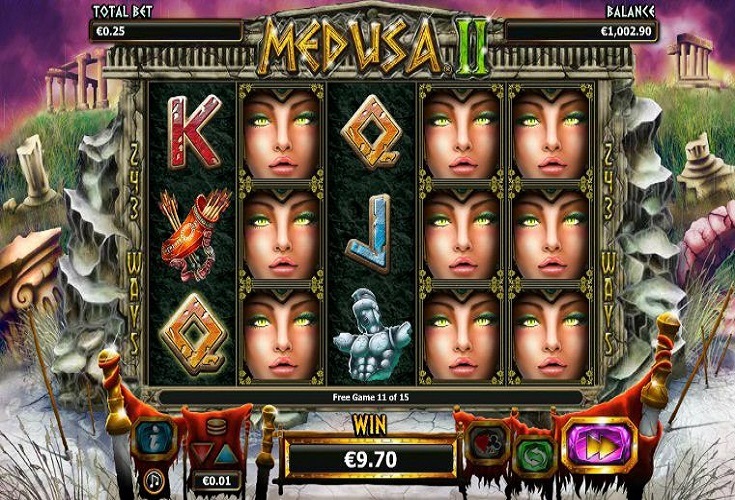The height and width of the screenshot is (500, 735).
Task: Click the purple fast-forward spin button
Action: pos(600,445)
